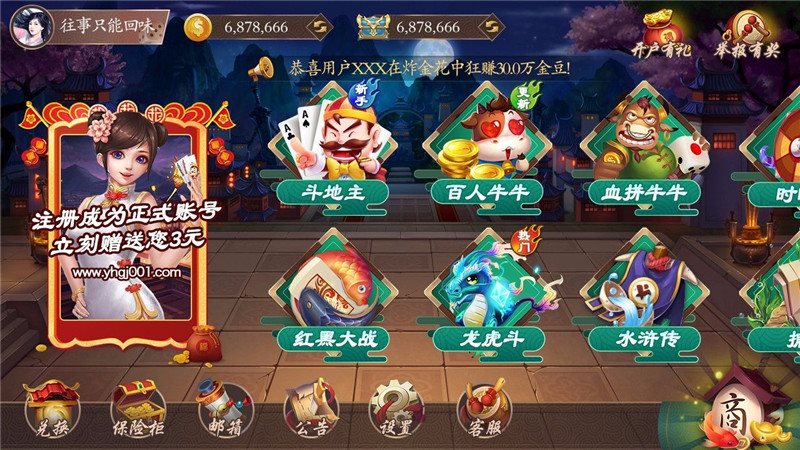
Task: Open the 设置 settings gear
Action: click(396, 410)
